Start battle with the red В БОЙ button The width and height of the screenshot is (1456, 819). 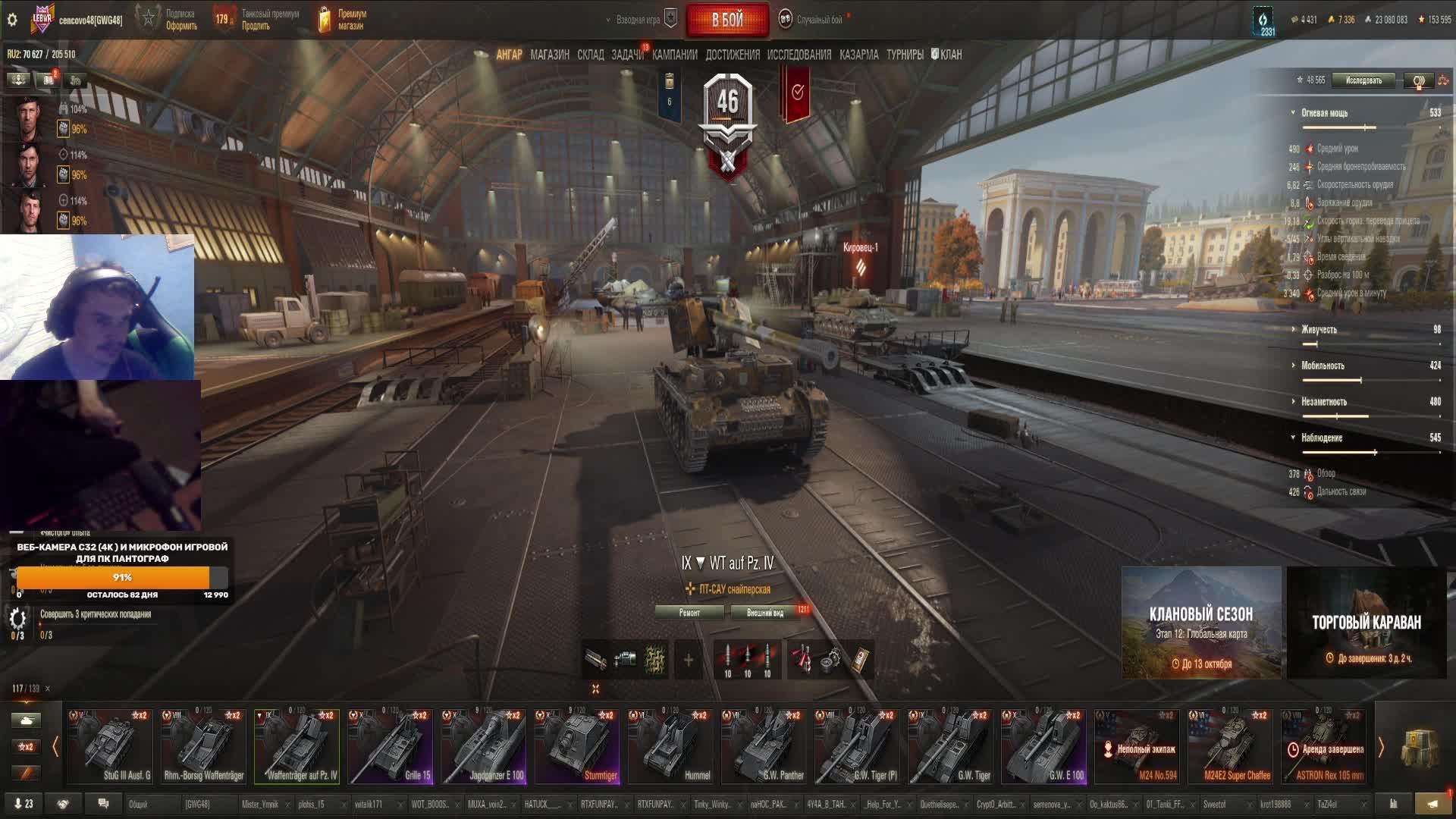(x=727, y=20)
